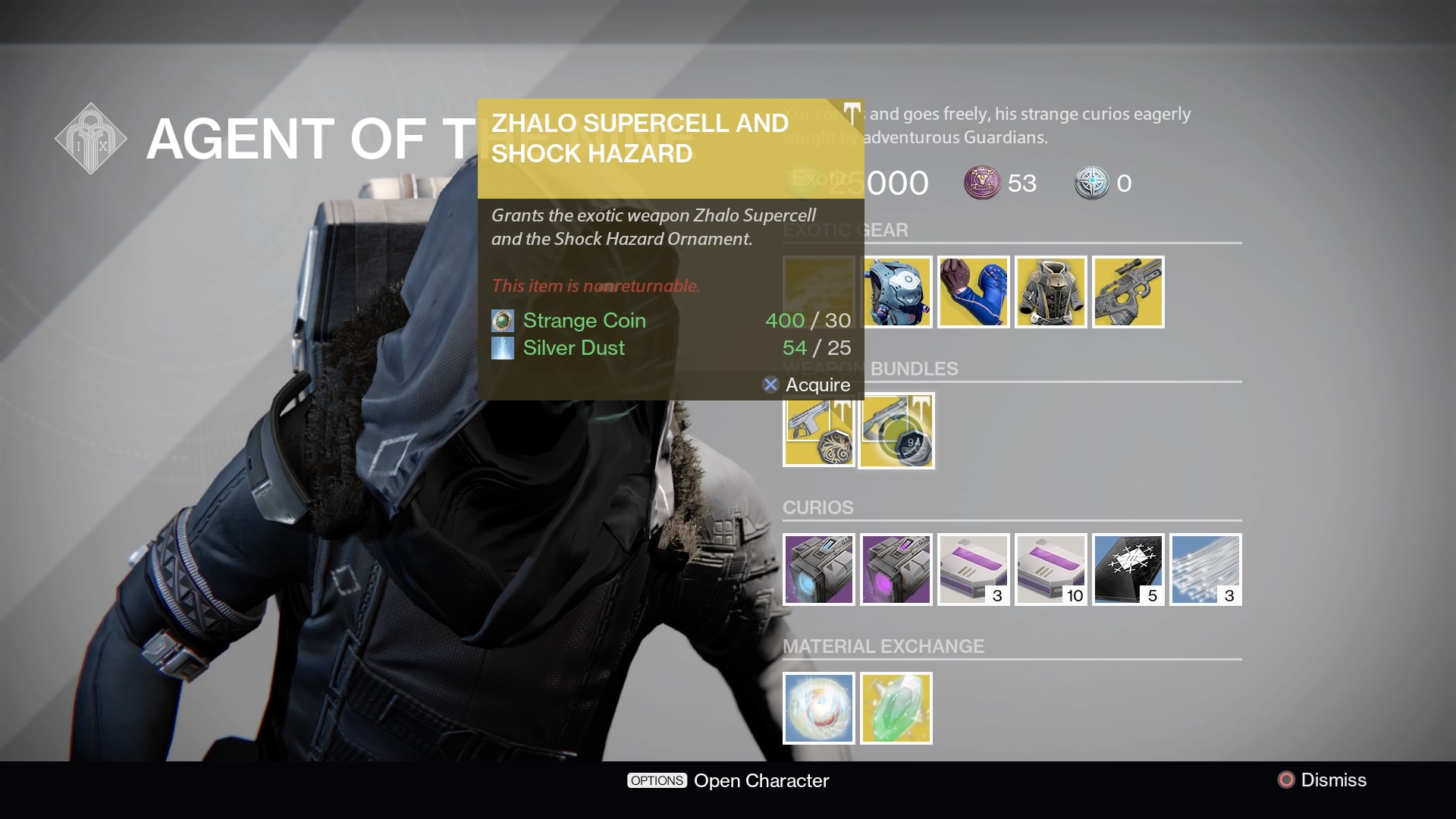The width and height of the screenshot is (1456, 819).
Task: Select the exotic Hunter cloak-style chest piece
Action: [x=1051, y=292]
